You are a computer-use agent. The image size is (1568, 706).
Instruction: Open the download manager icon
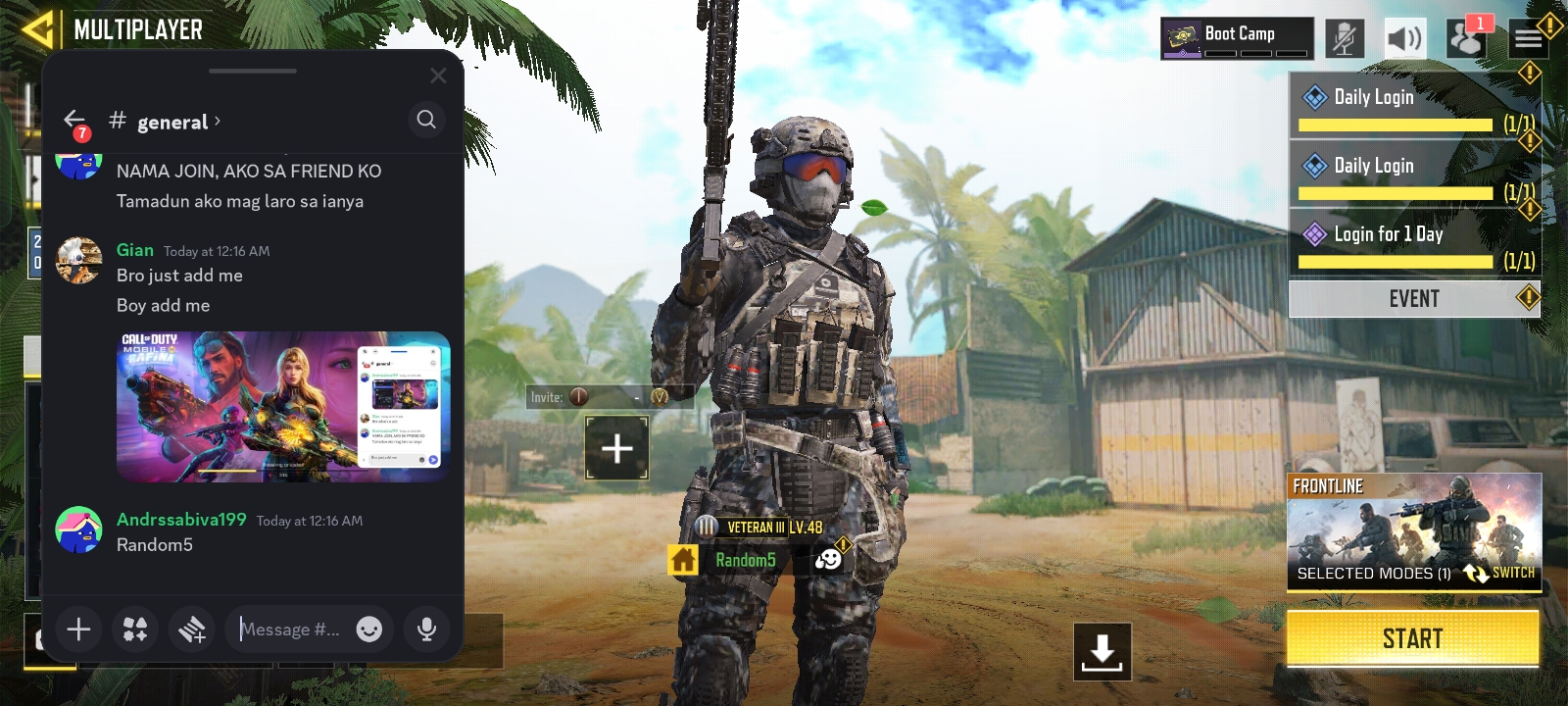tap(1102, 651)
